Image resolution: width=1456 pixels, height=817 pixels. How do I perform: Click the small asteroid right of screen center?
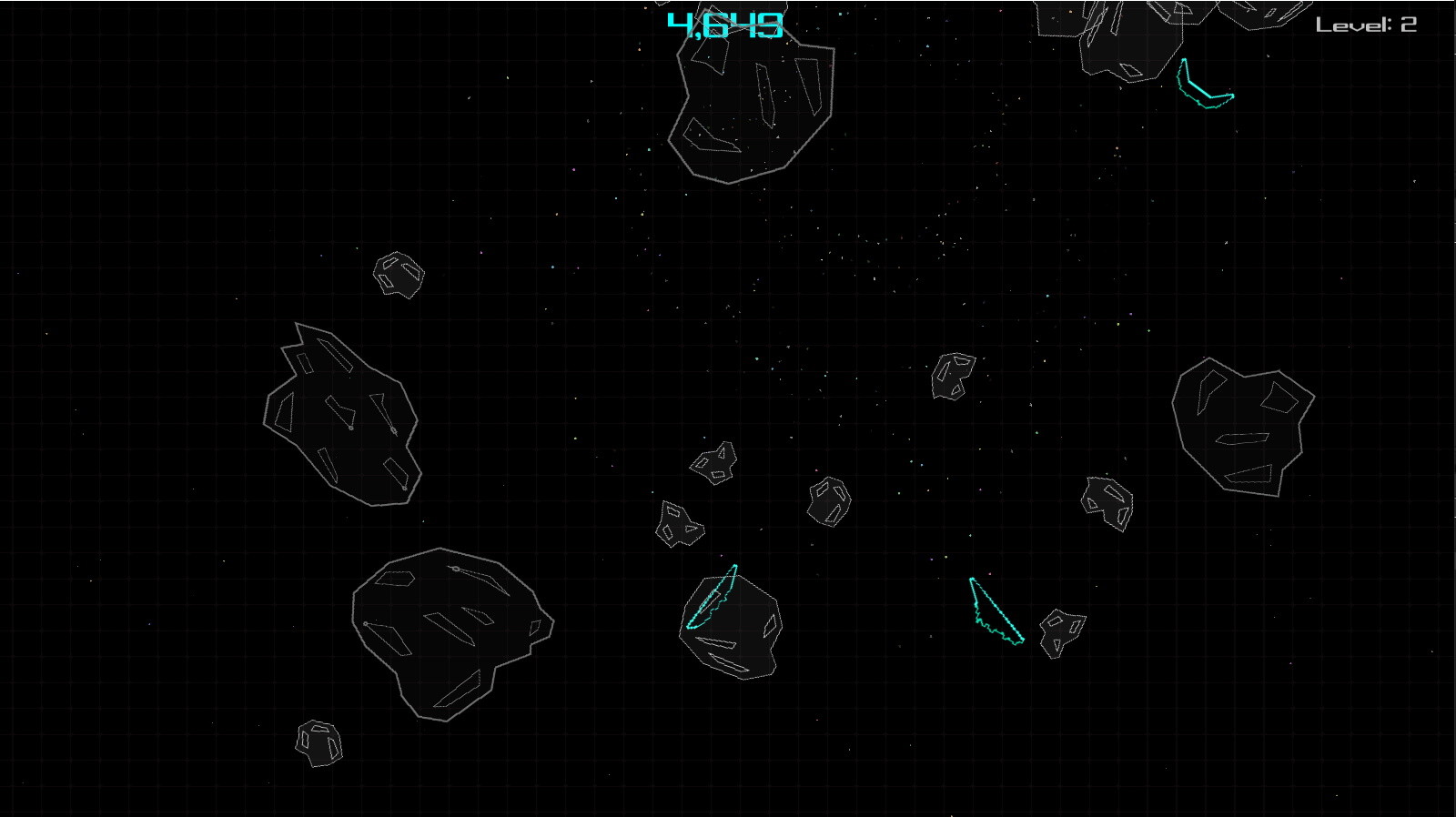coord(828,500)
